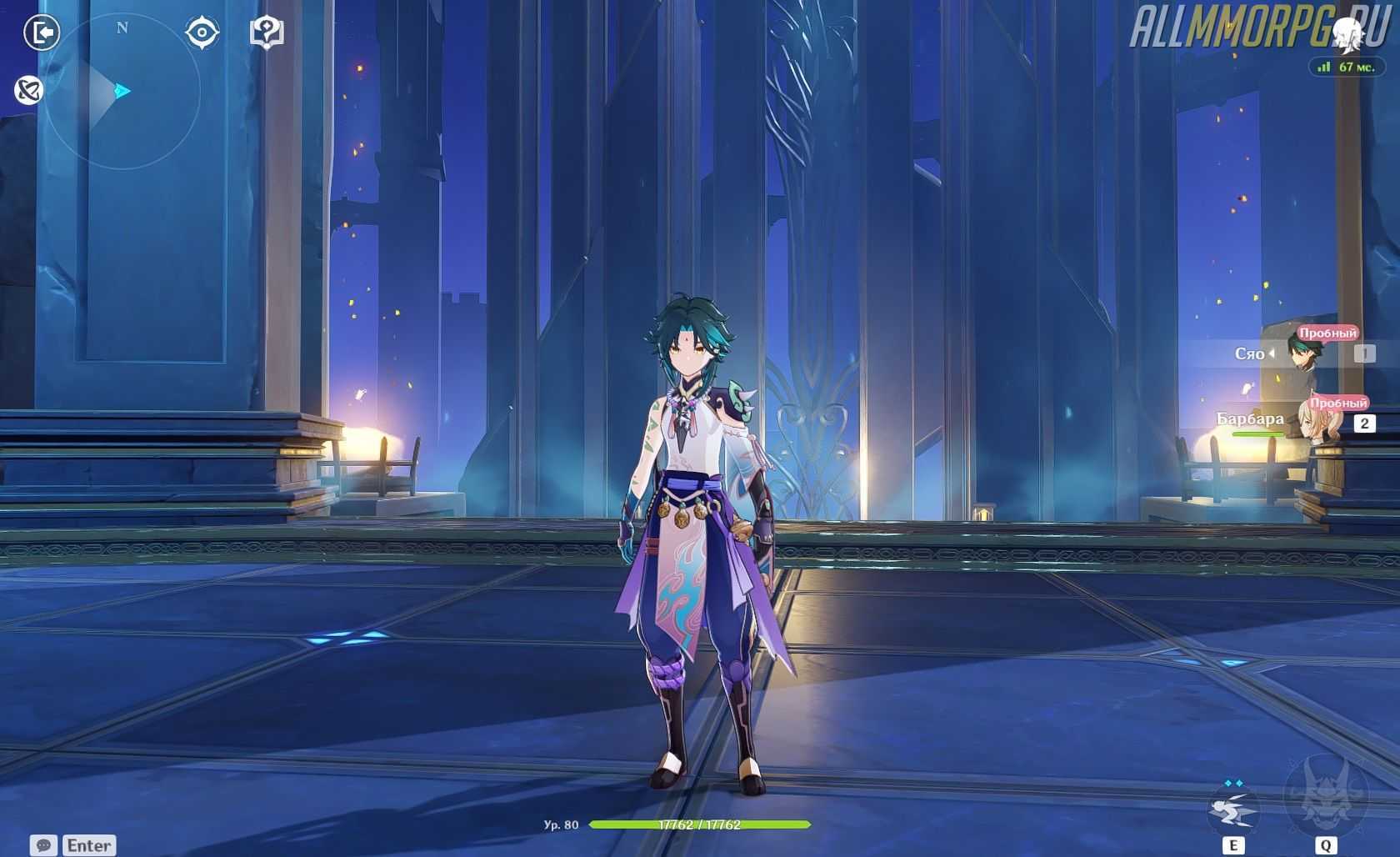Activate Xiao's elemental skill icon
The image size is (1400, 857).
1232,809
